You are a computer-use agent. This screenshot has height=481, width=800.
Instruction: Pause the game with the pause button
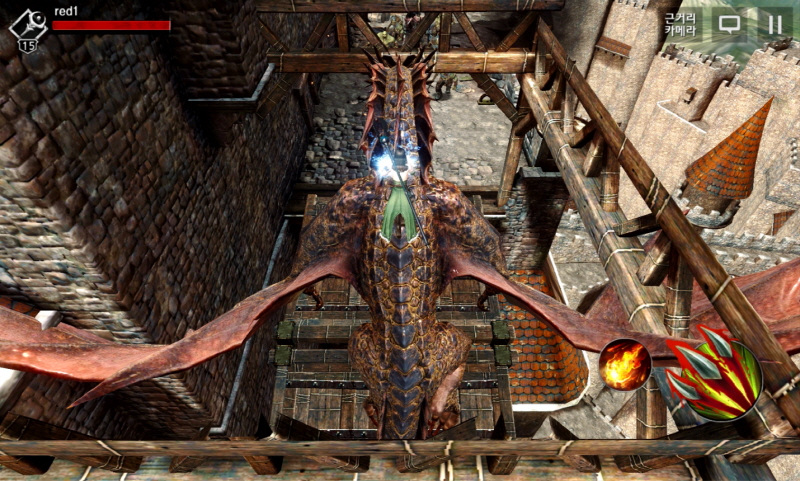click(x=773, y=22)
